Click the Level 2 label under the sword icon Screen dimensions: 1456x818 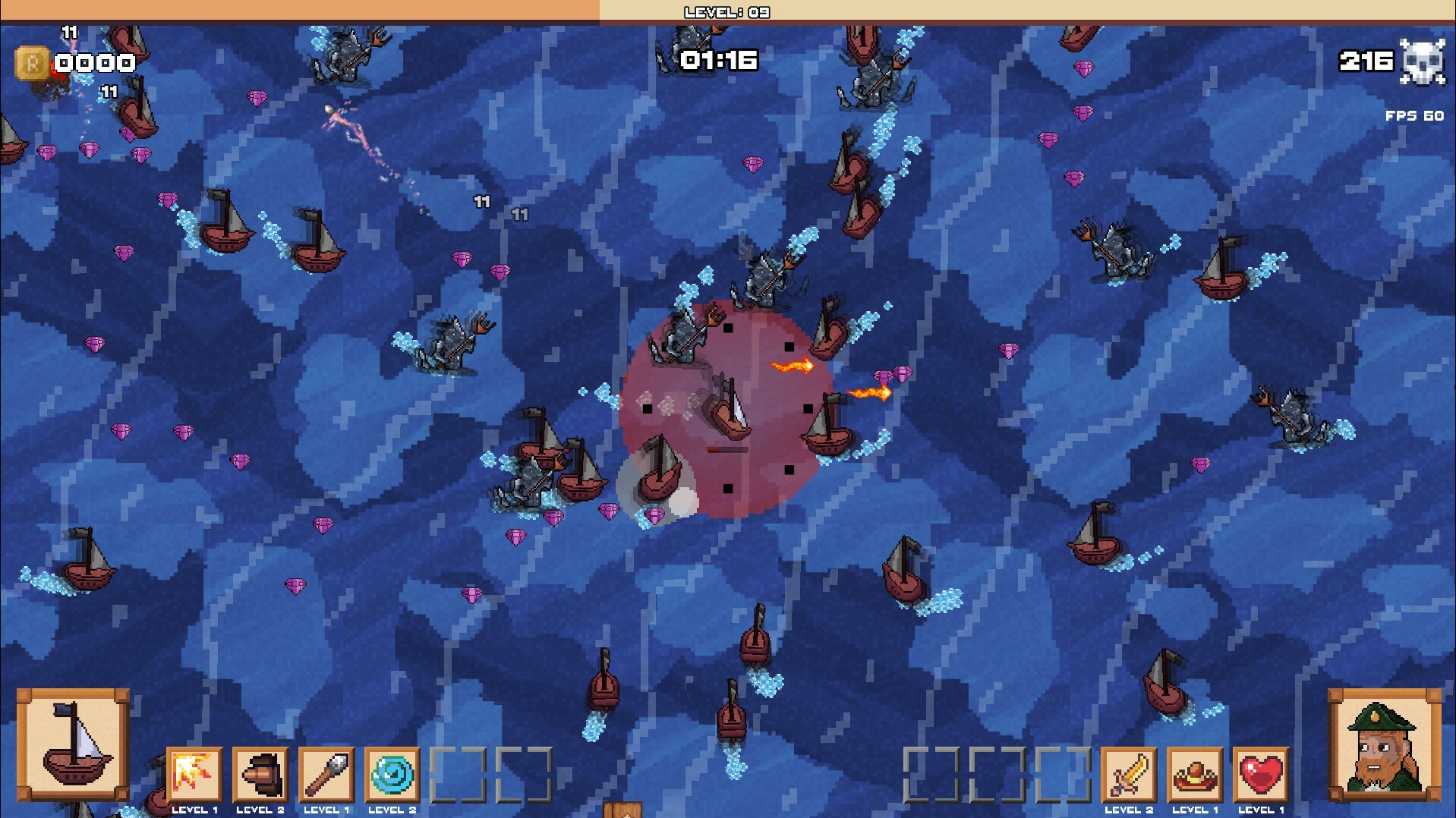pyautogui.click(x=1130, y=809)
